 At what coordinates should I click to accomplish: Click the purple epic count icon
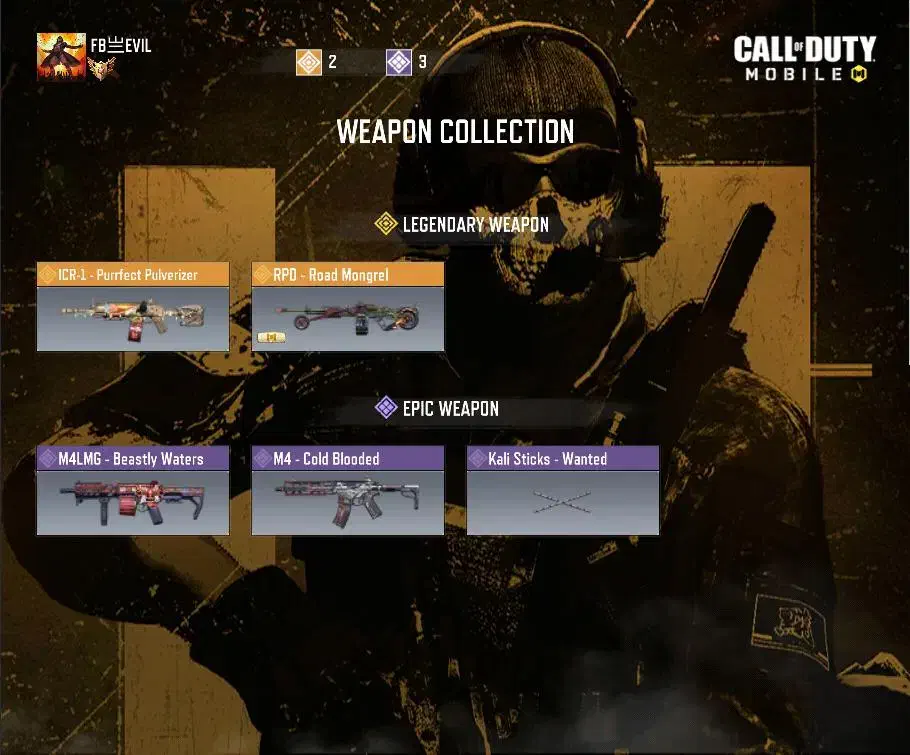pyautogui.click(x=399, y=62)
